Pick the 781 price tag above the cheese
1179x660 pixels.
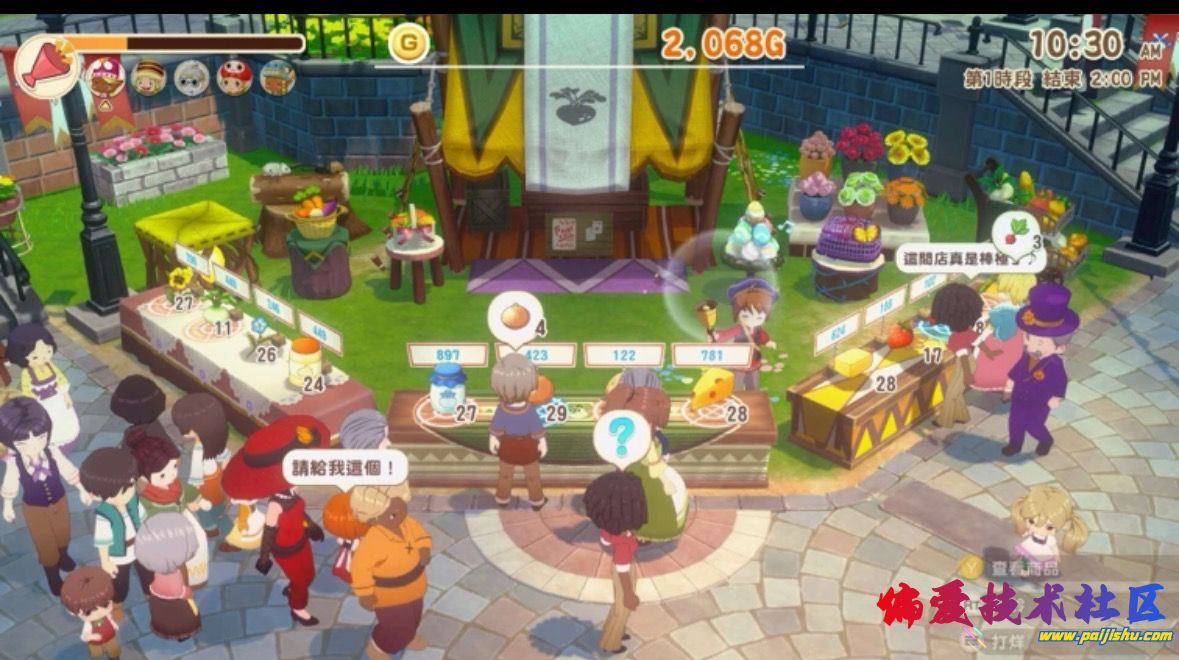712,354
